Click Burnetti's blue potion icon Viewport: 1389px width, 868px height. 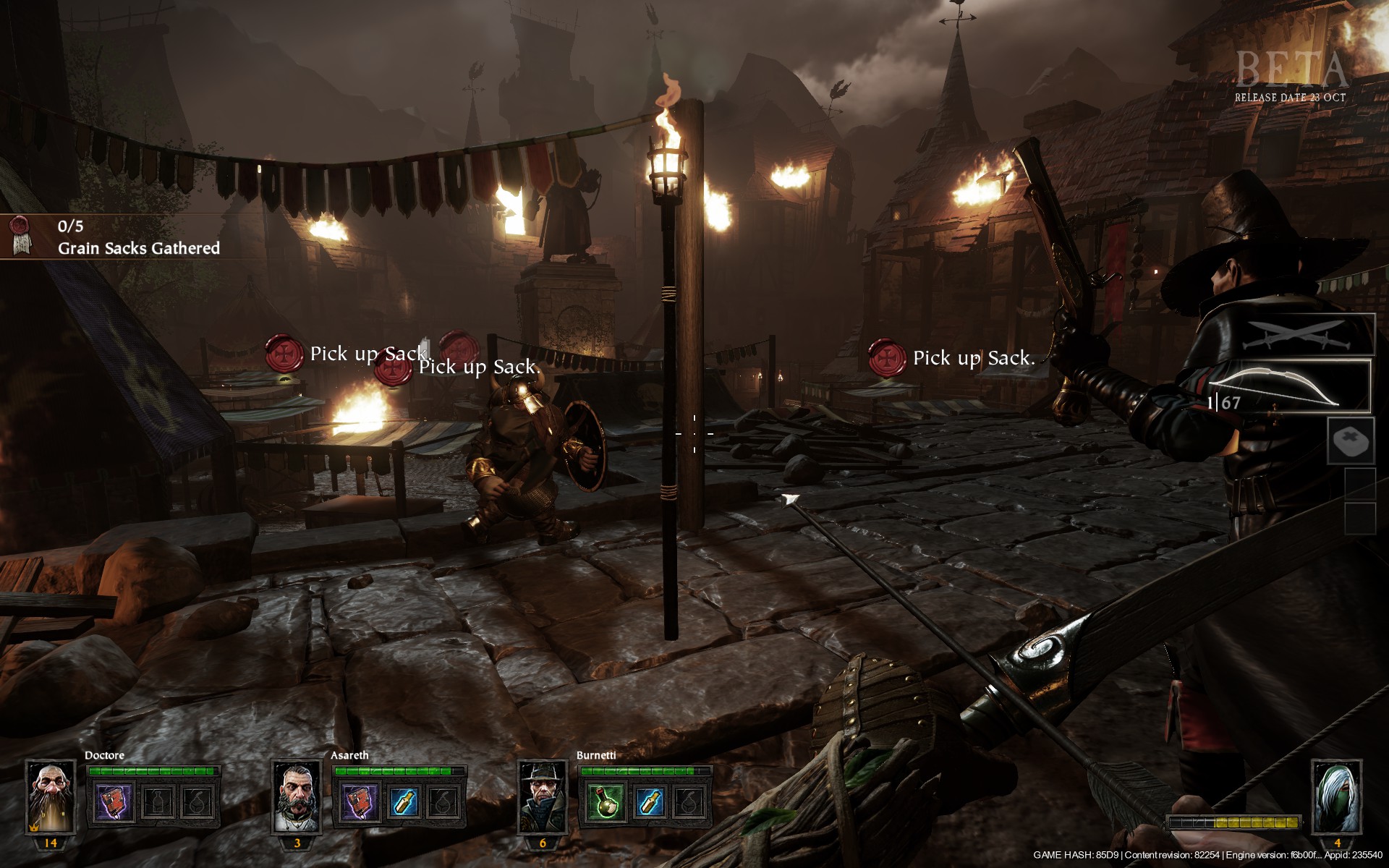(647, 802)
